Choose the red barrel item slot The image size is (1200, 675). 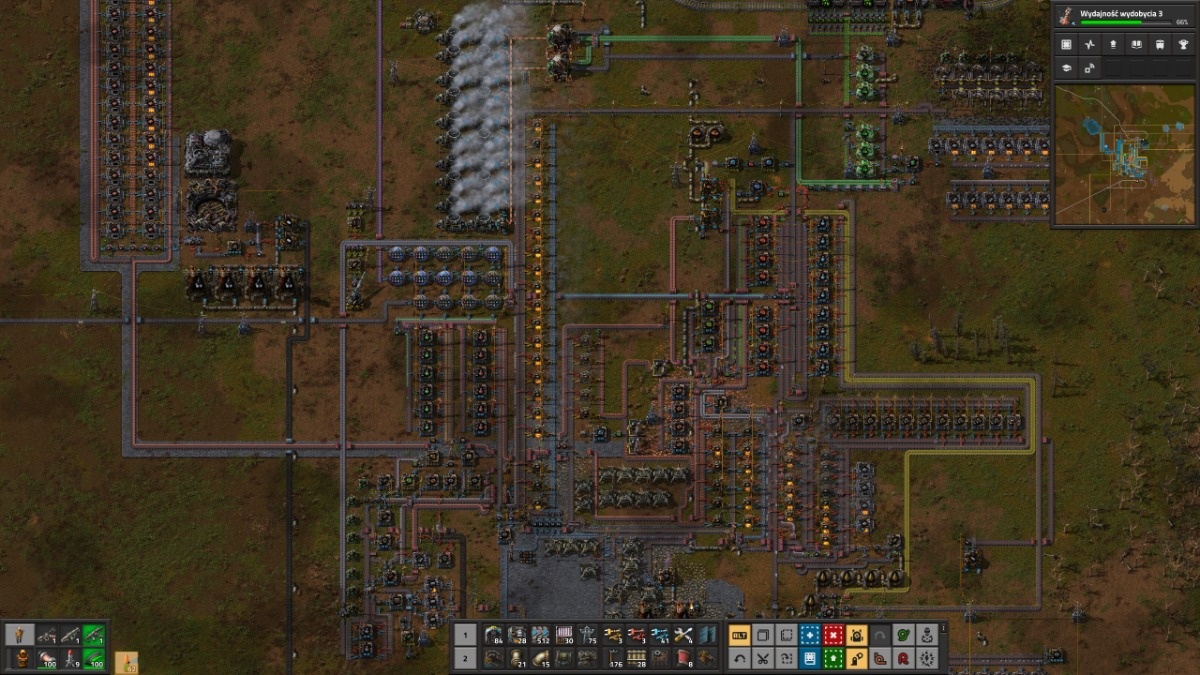pos(685,658)
